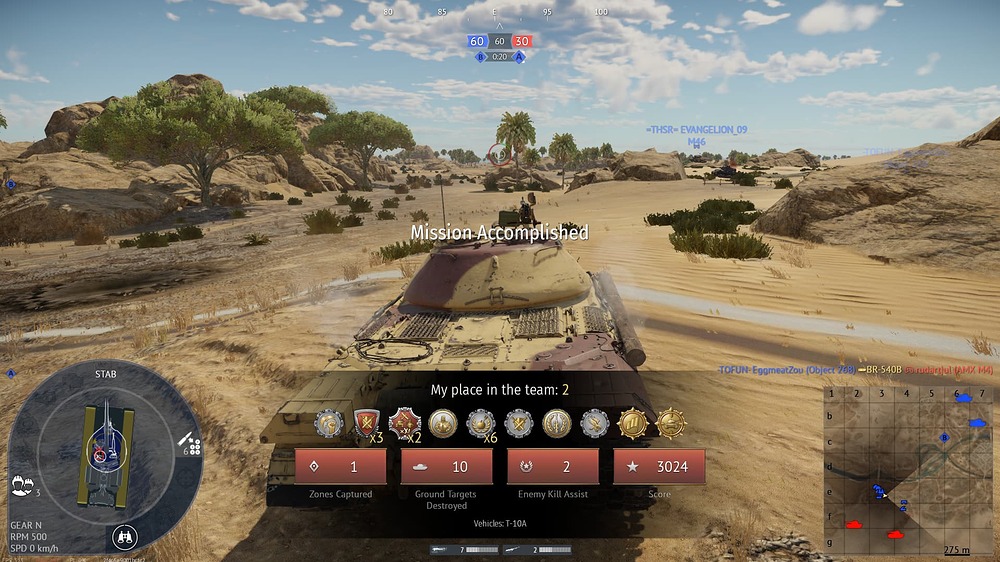The width and height of the screenshot is (1000, 562).
Task: Select capture point B marker on minimap
Action: 944,437
